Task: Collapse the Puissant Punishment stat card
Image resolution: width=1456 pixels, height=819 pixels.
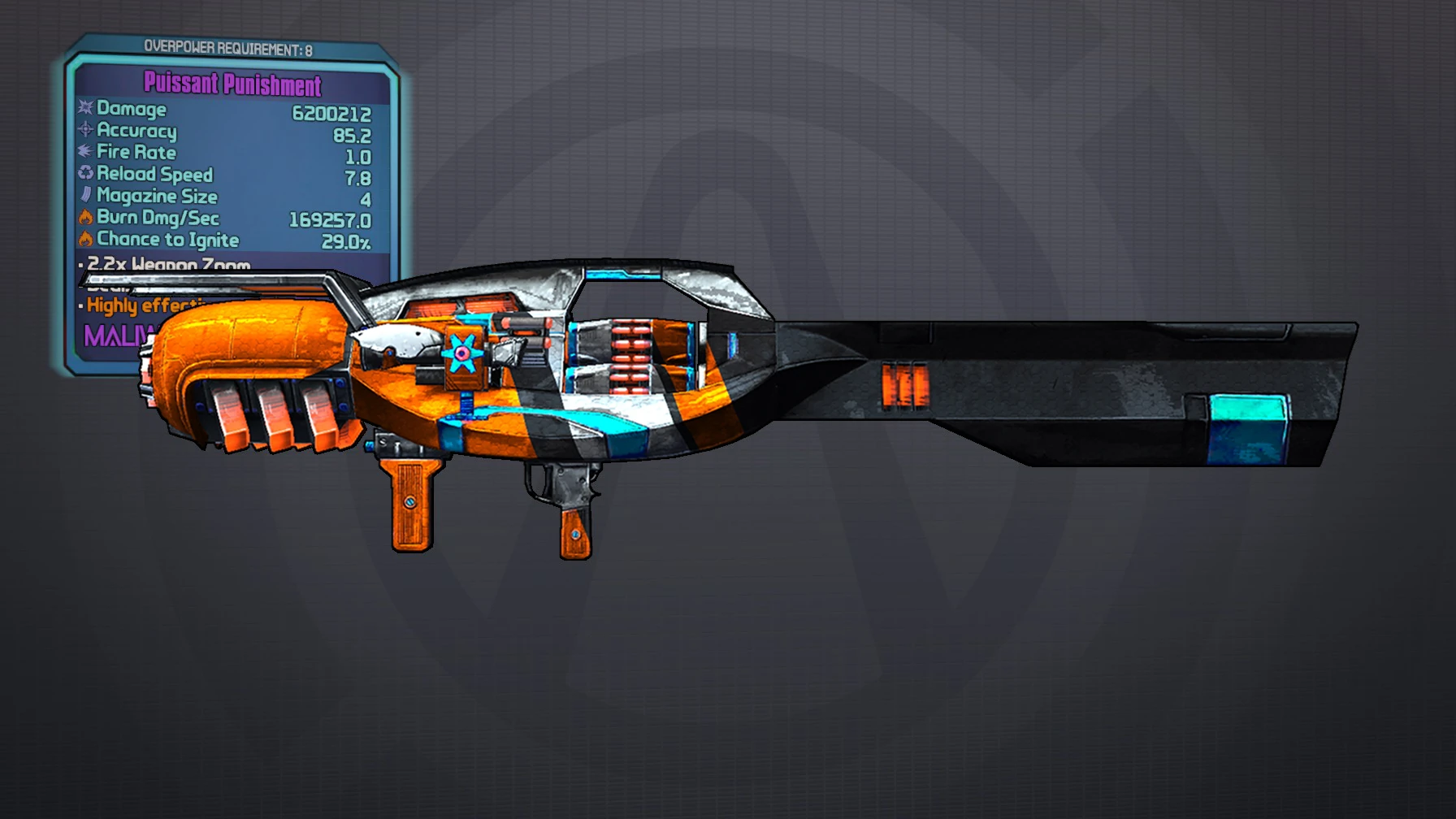Action: coord(230,84)
